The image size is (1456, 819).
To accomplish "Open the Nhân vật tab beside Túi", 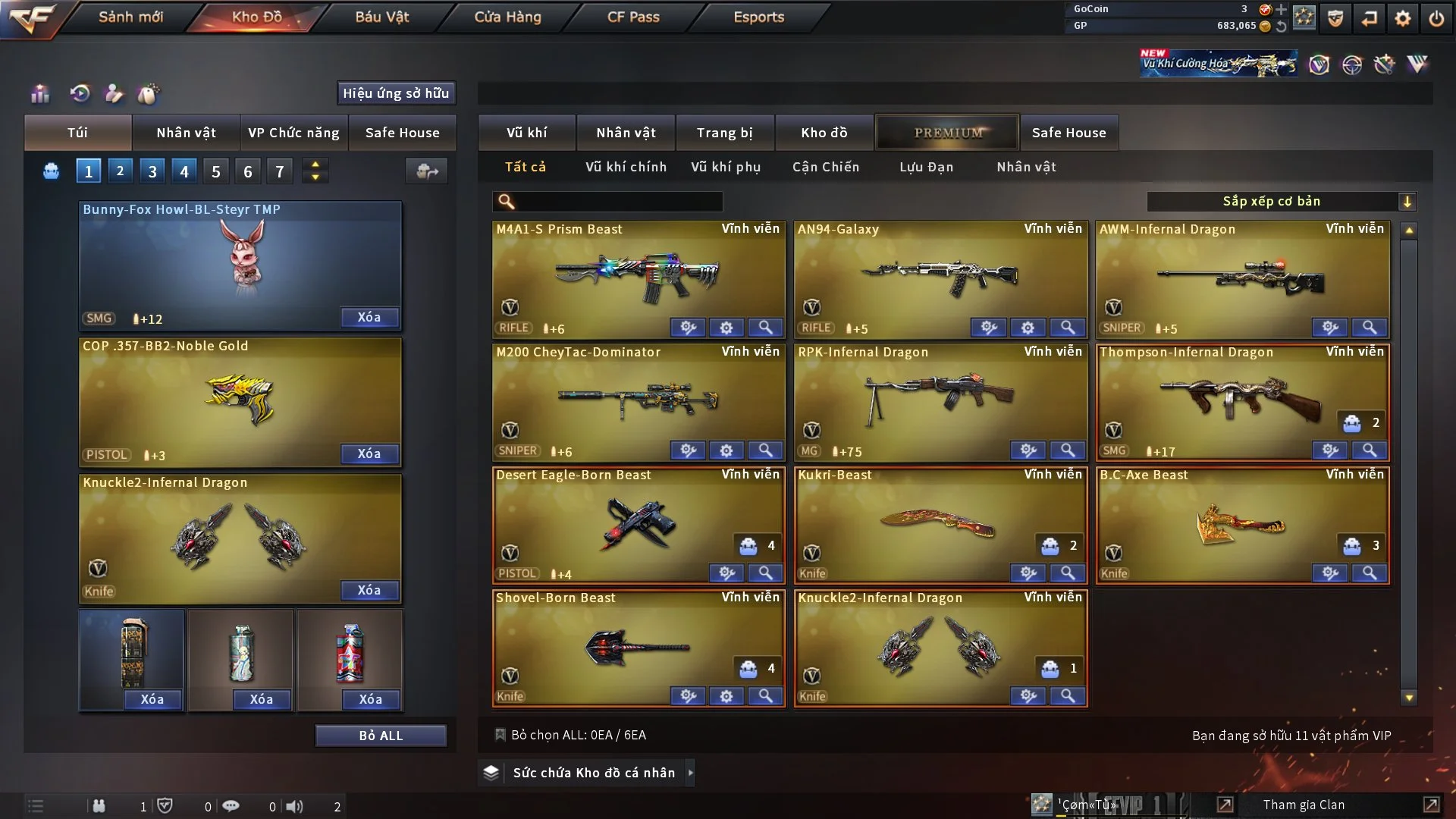I will (186, 133).
